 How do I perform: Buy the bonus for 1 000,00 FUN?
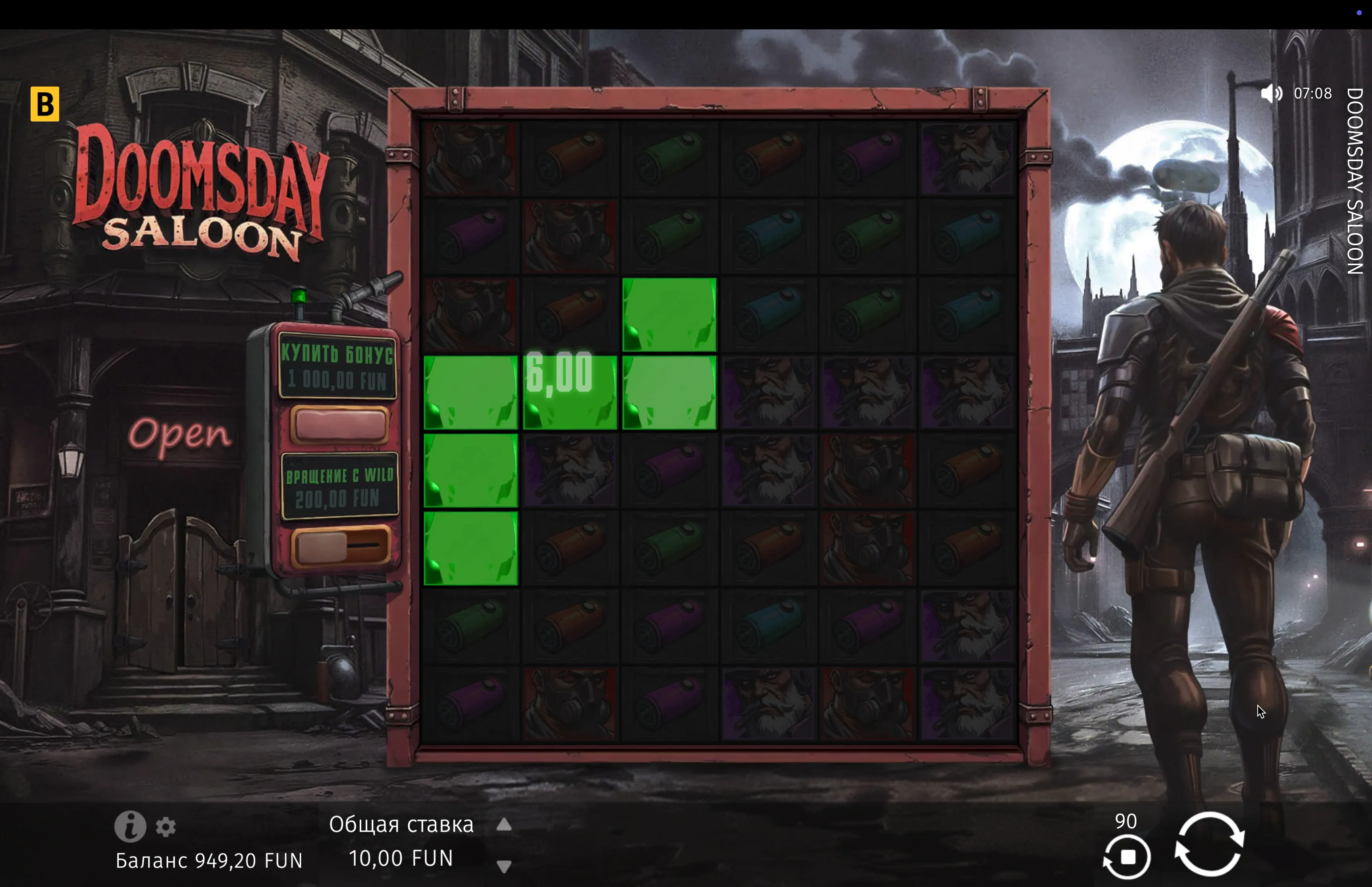pyautogui.click(x=339, y=425)
